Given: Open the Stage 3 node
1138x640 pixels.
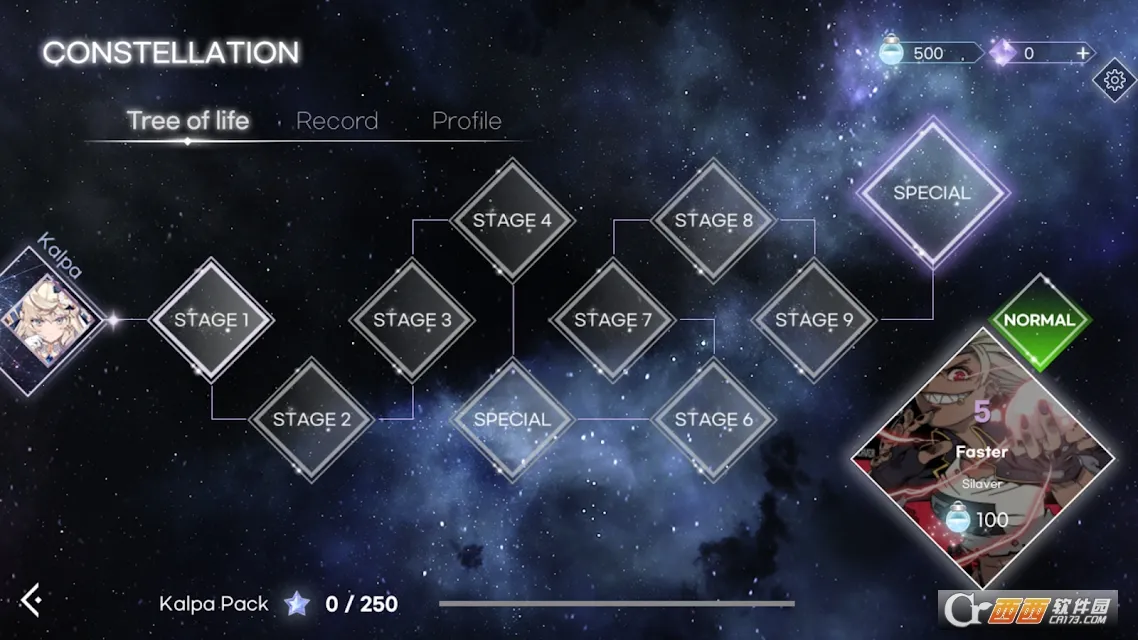Looking at the screenshot, I should pos(412,320).
